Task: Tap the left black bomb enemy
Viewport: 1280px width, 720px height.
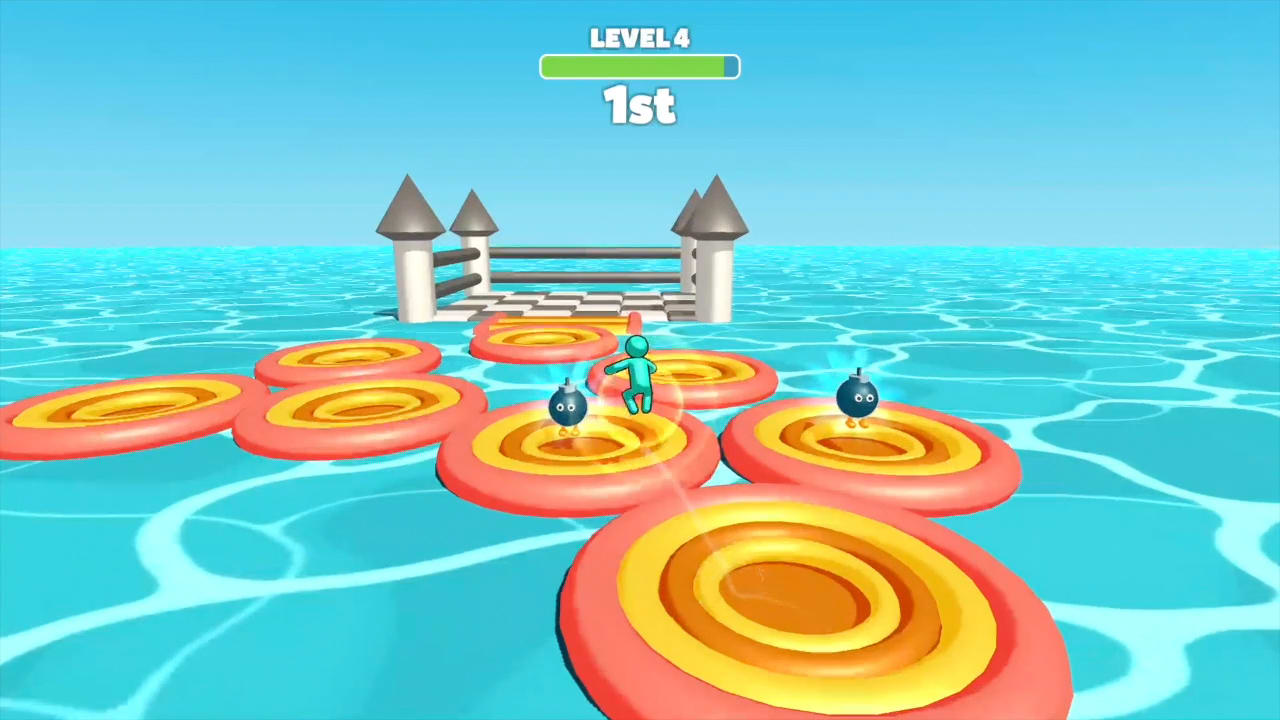Action: pyautogui.click(x=566, y=404)
